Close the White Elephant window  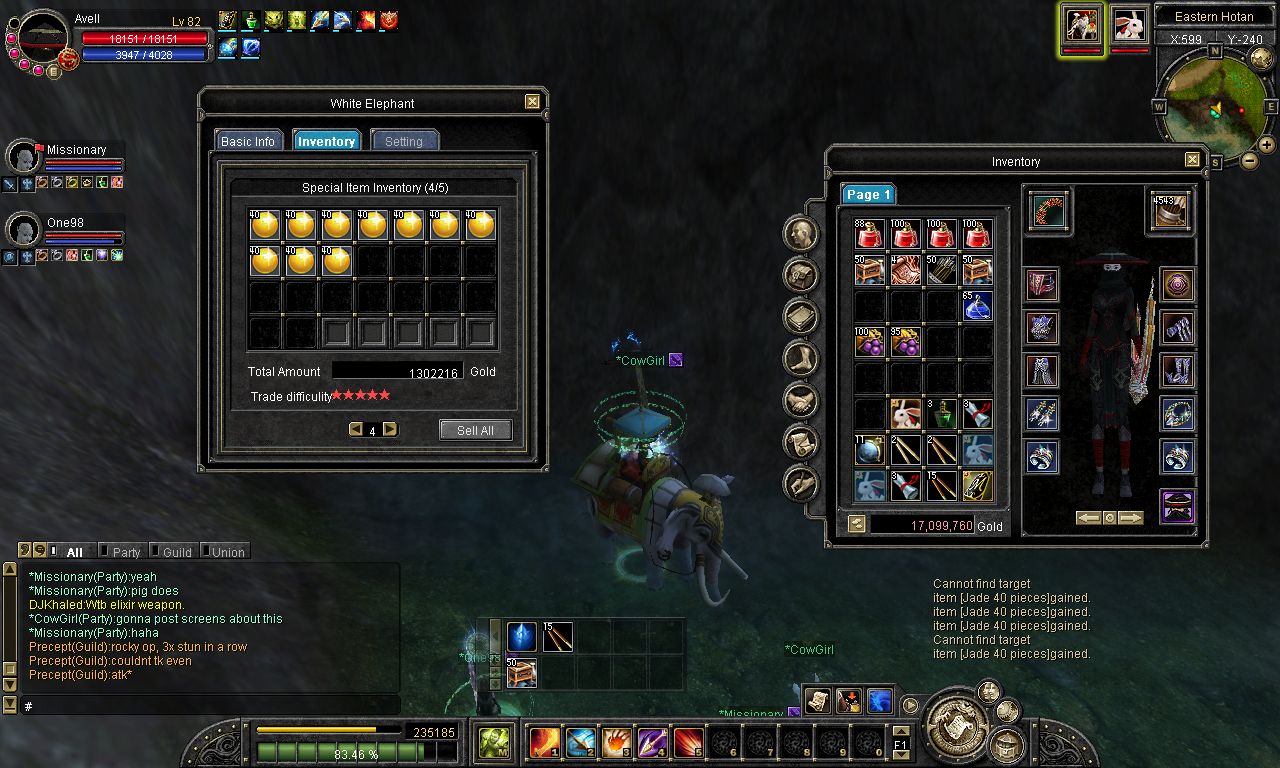point(532,102)
